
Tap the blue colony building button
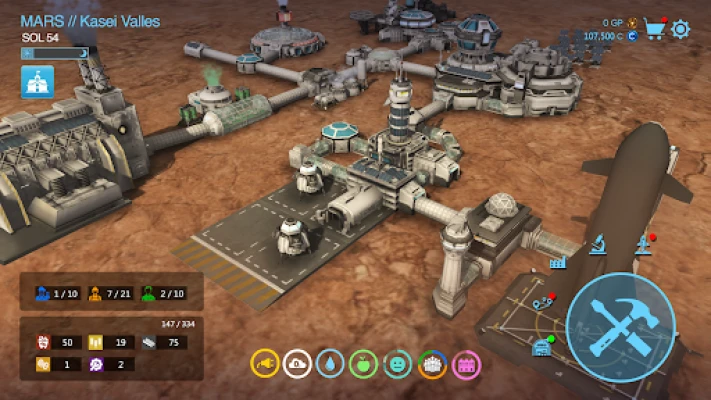[x=38, y=82]
